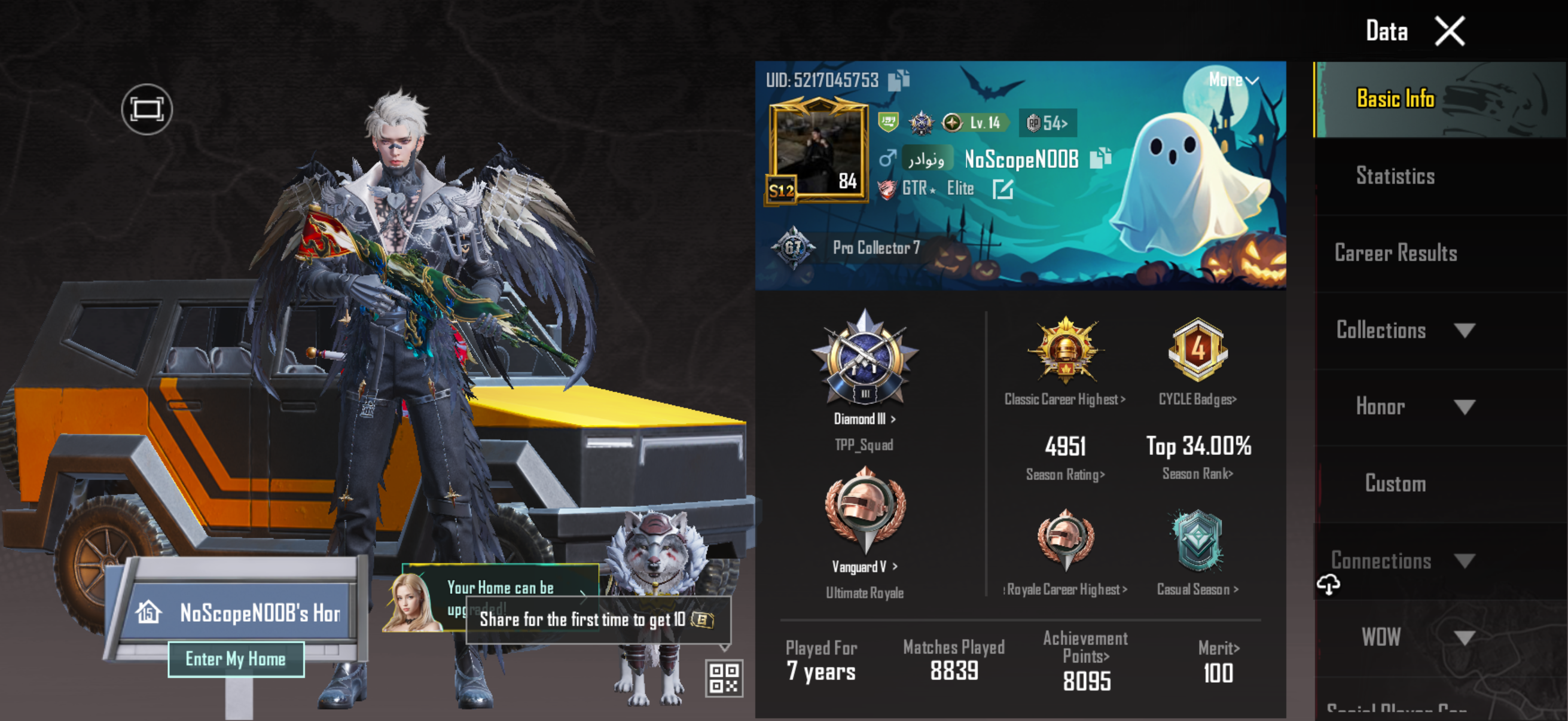Open the More dropdown on profile card

pos(1233,80)
